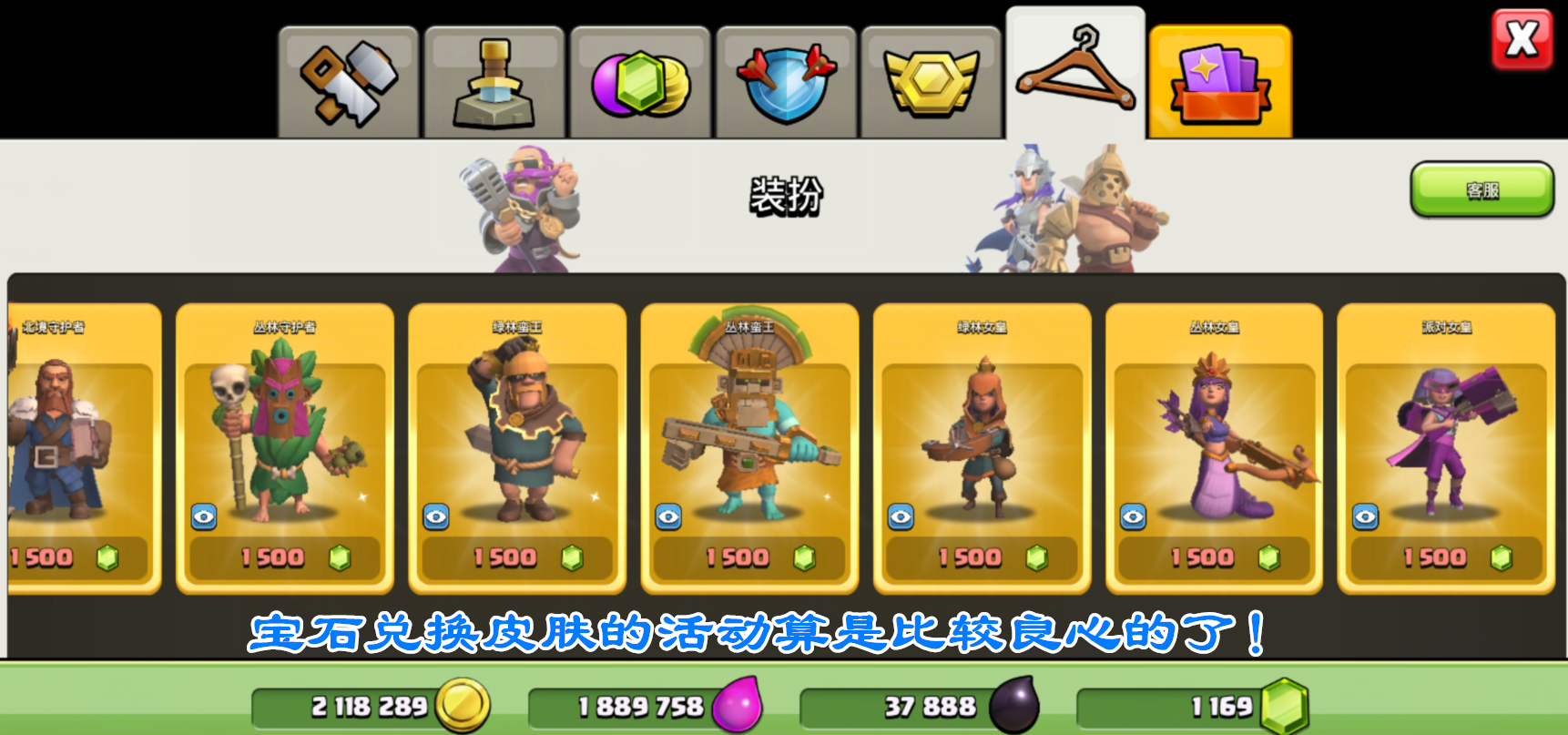Pick the 派对女皇 skin card
1568x735 pixels.
coord(1446,428)
